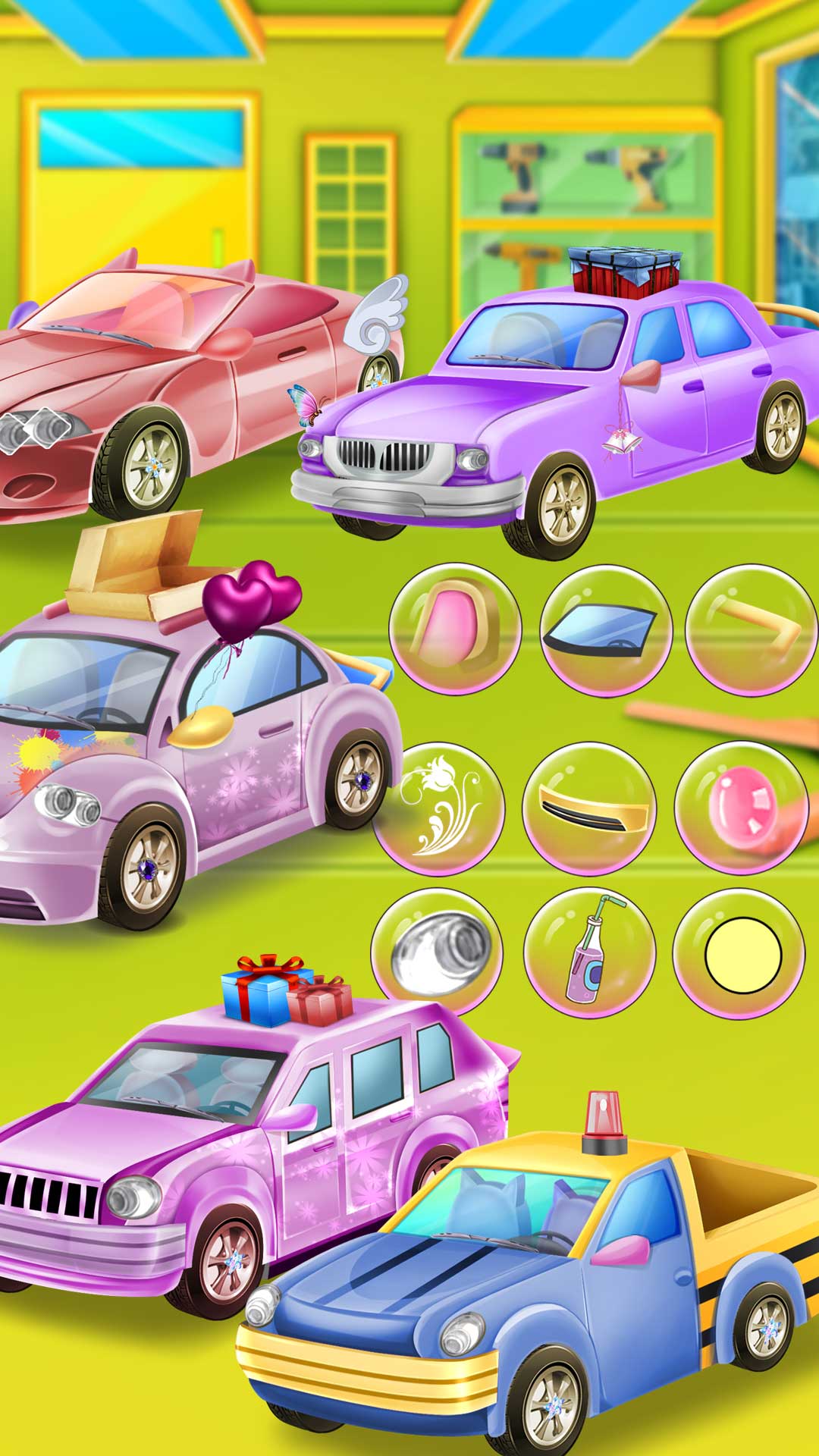Pick the golden bumper bar bubble
The width and height of the screenshot is (819, 1456).
[751, 629]
